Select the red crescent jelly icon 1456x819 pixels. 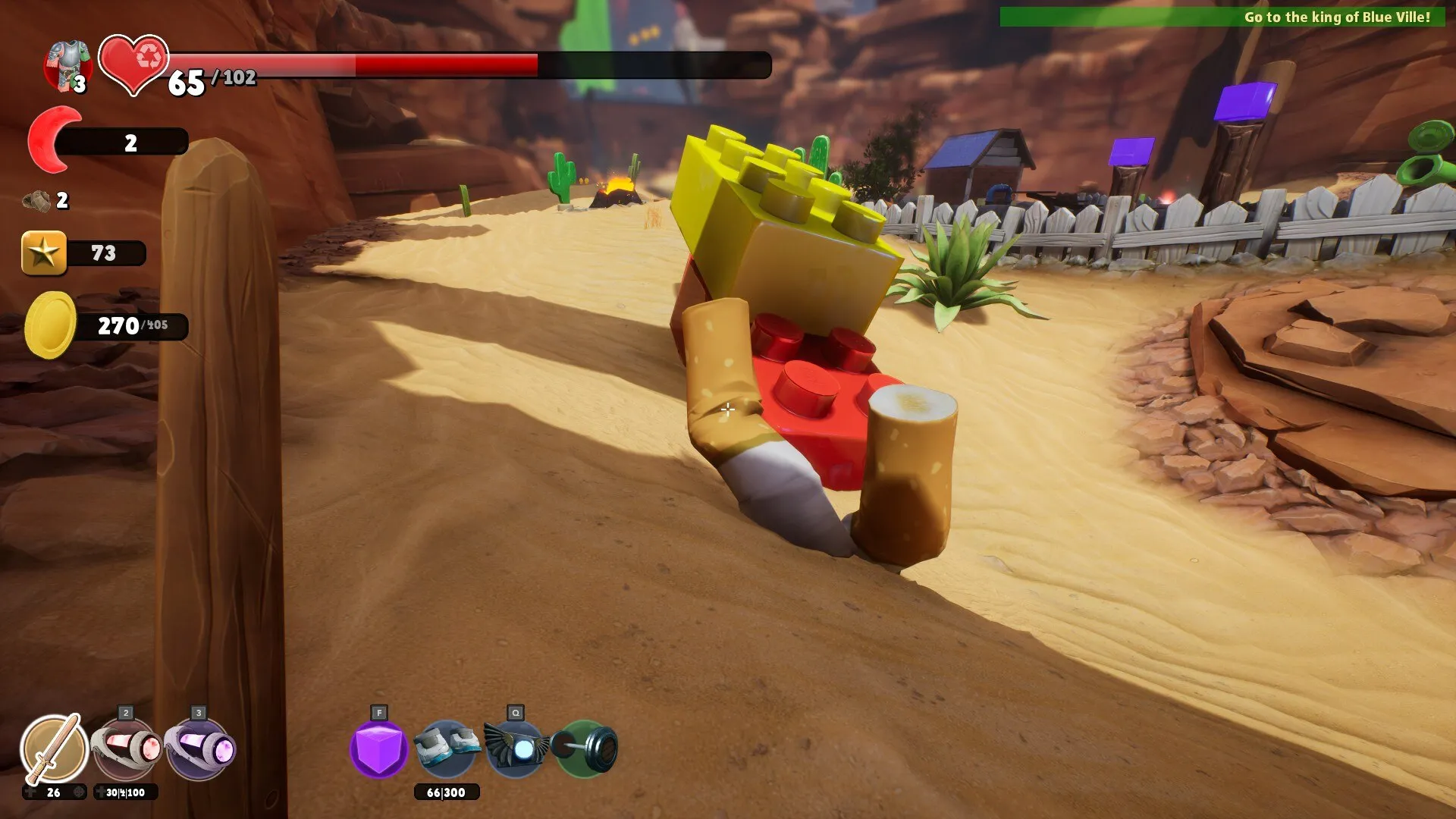[x=53, y=140]
